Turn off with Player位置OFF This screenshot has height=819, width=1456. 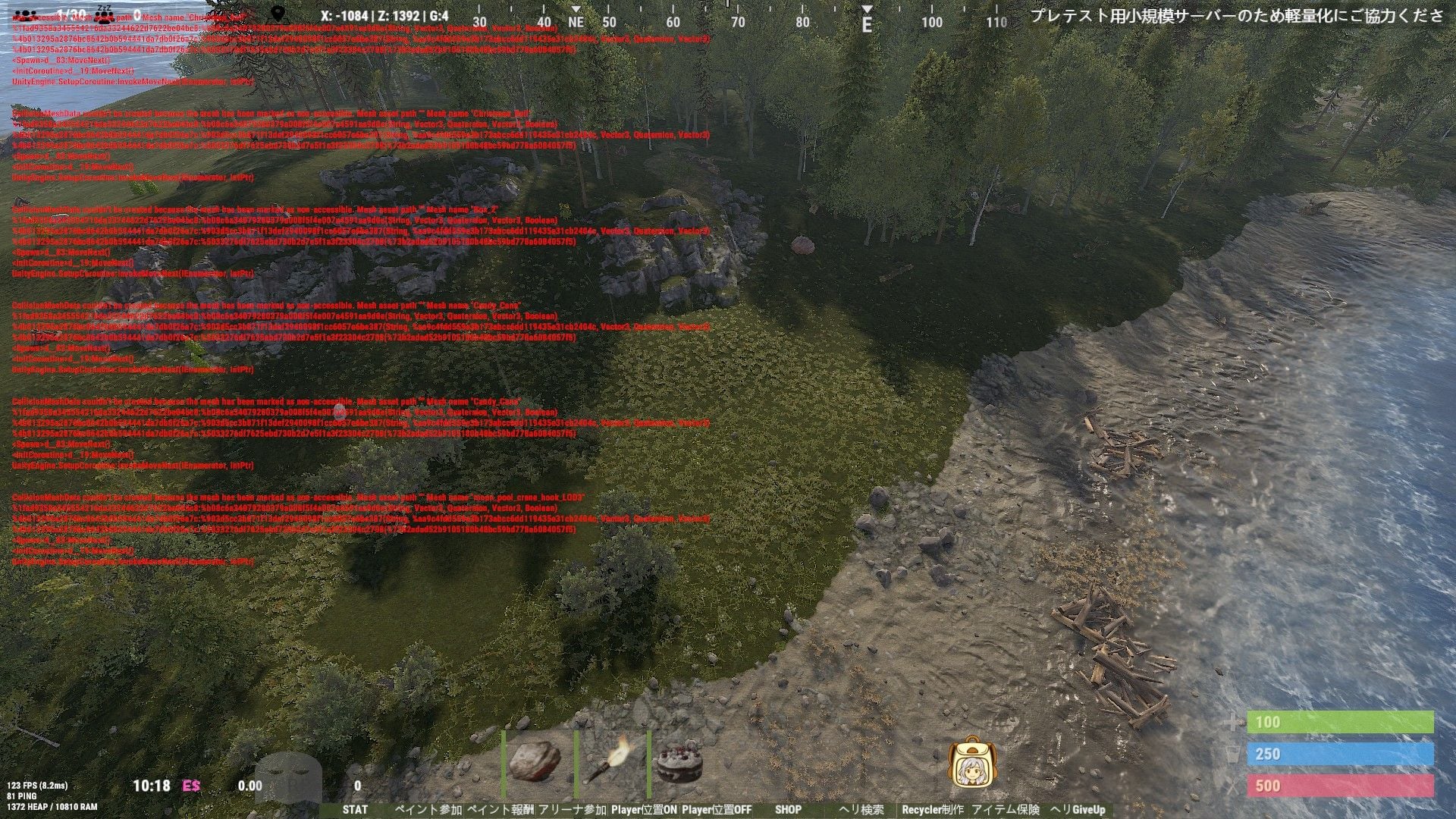(717, 810)
